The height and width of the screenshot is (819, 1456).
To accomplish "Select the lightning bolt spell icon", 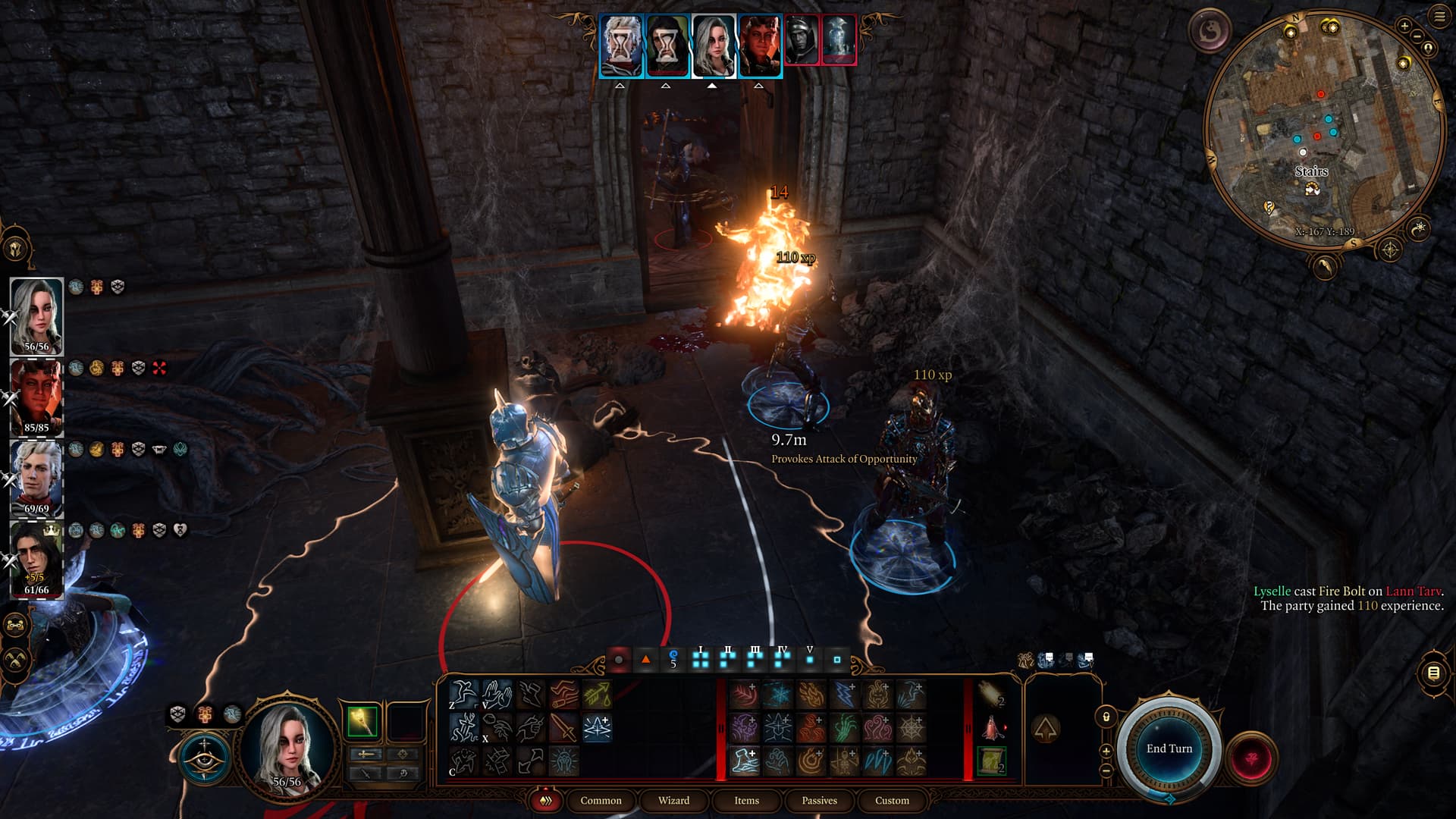I will click(x=844, y=694).
